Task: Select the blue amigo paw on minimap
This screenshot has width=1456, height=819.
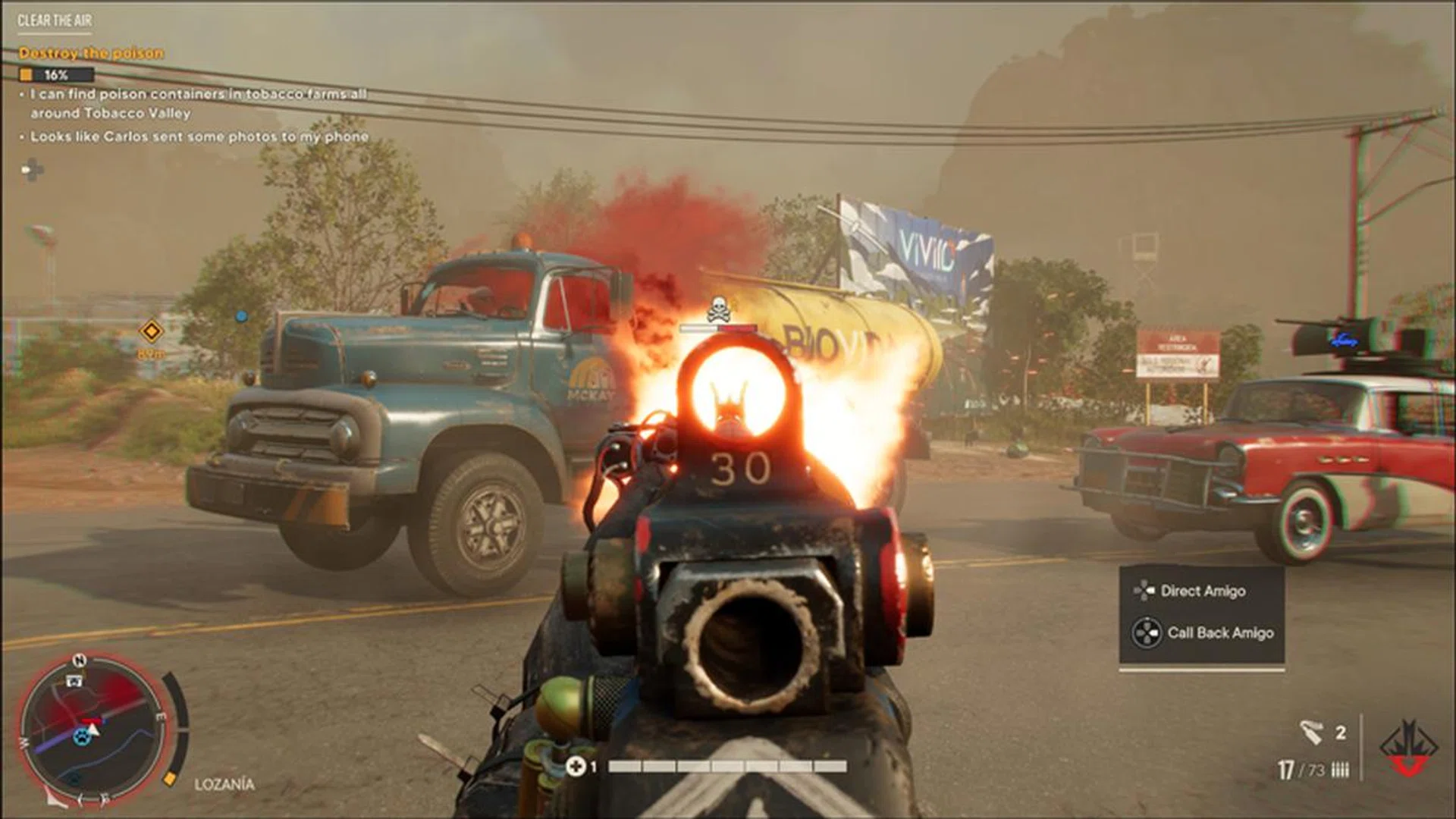Action: click(x=81, y=735)
